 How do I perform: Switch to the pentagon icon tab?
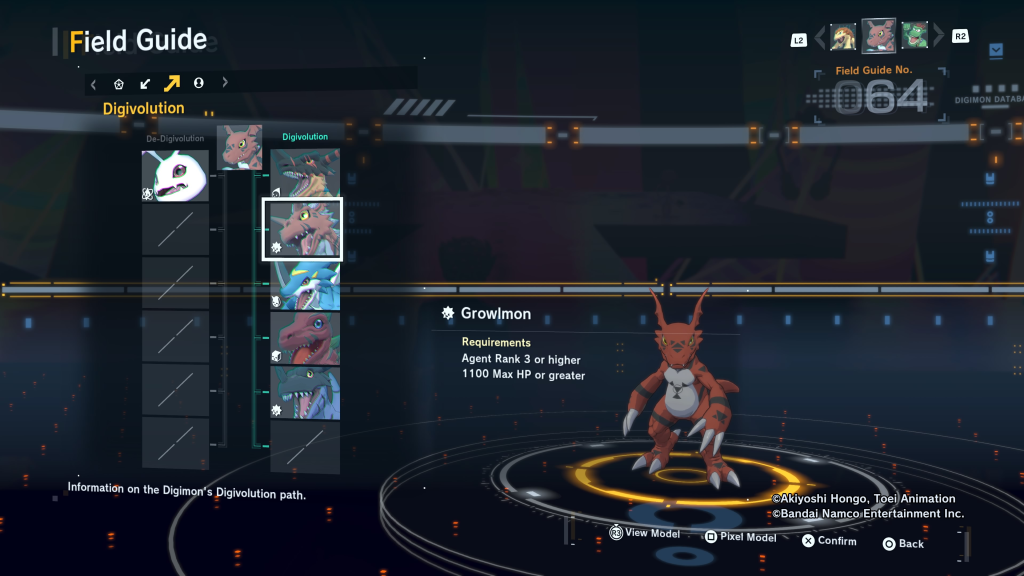click(119, 84)
